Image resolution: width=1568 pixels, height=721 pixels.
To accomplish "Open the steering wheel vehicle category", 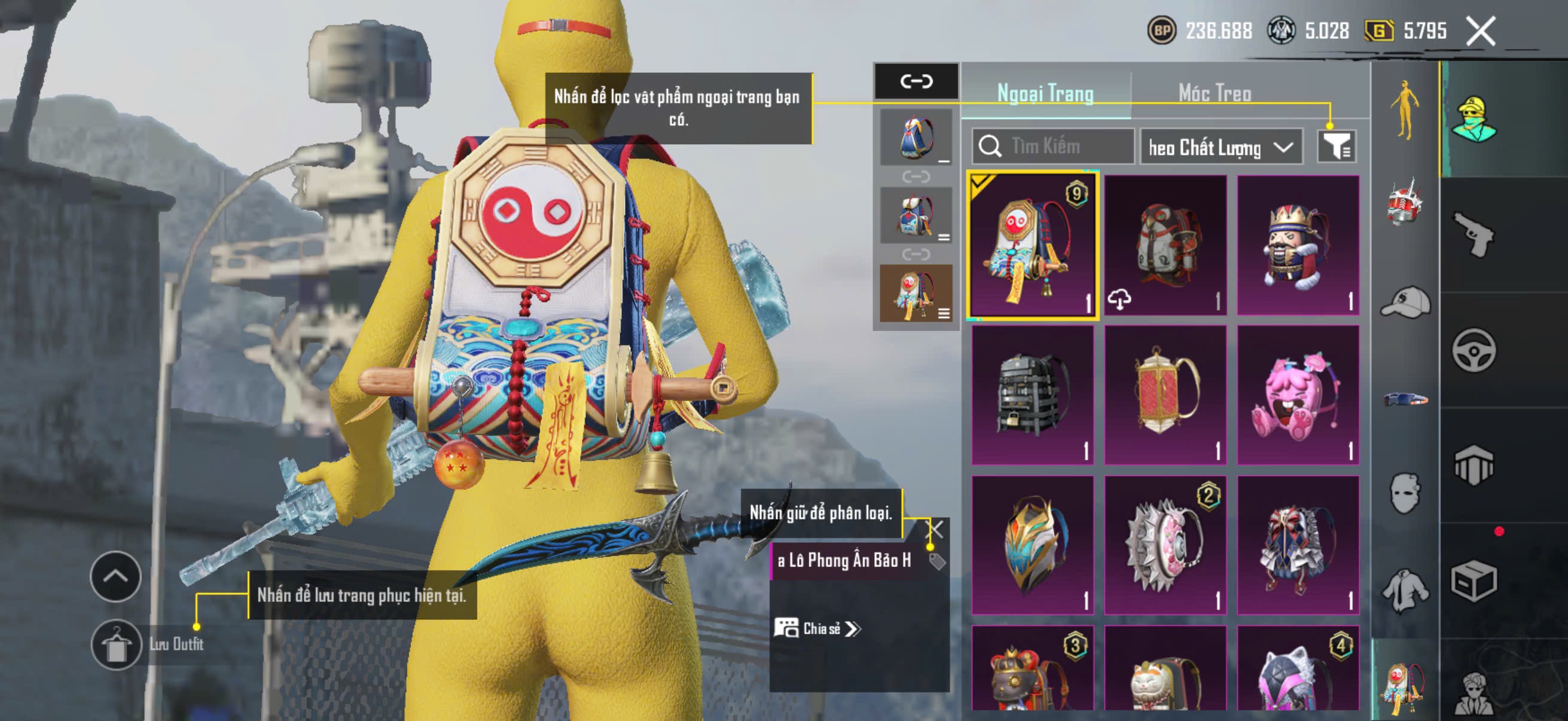I will [x=1473, y=350].
